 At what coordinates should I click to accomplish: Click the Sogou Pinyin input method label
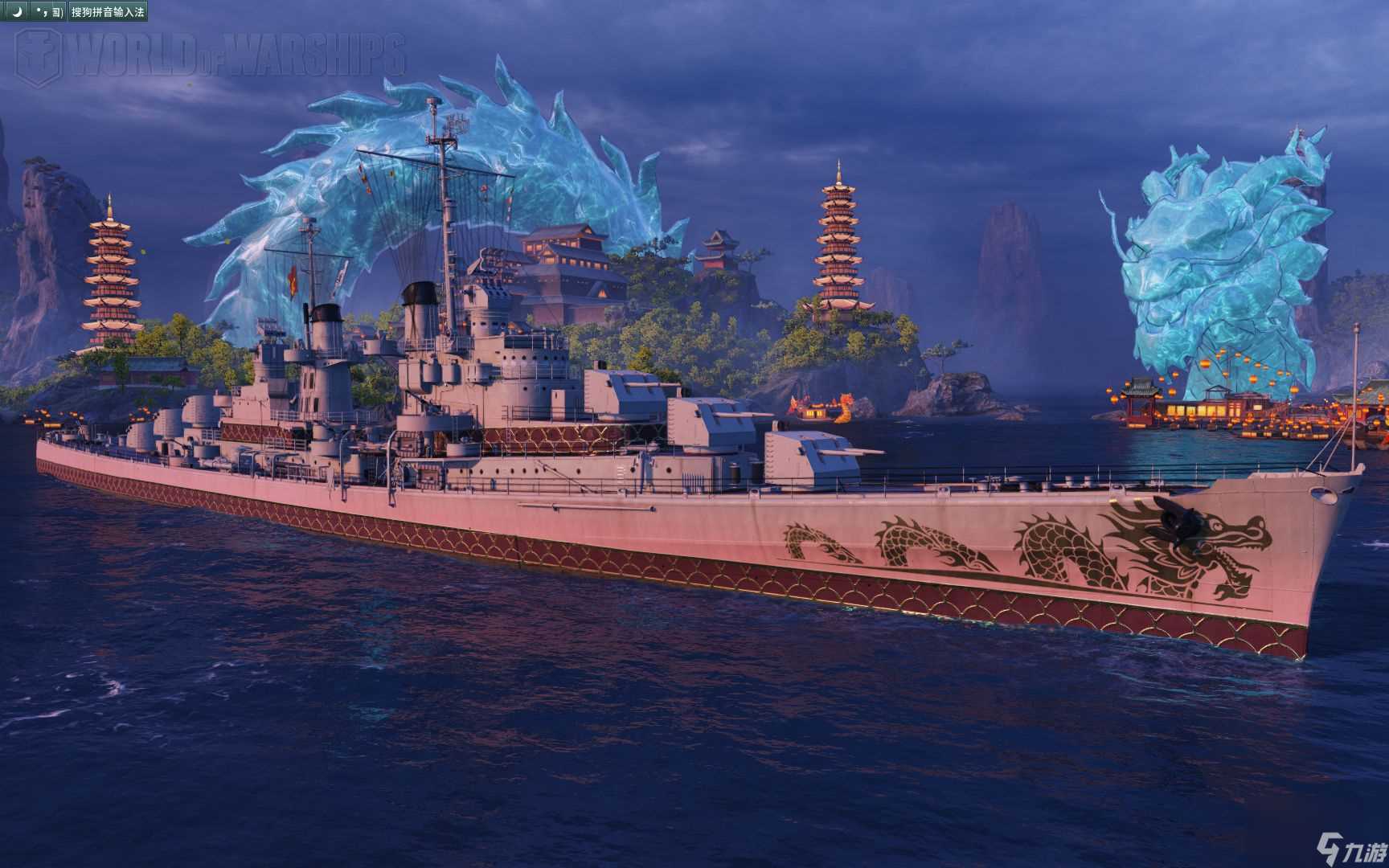(x=108, y=12)
